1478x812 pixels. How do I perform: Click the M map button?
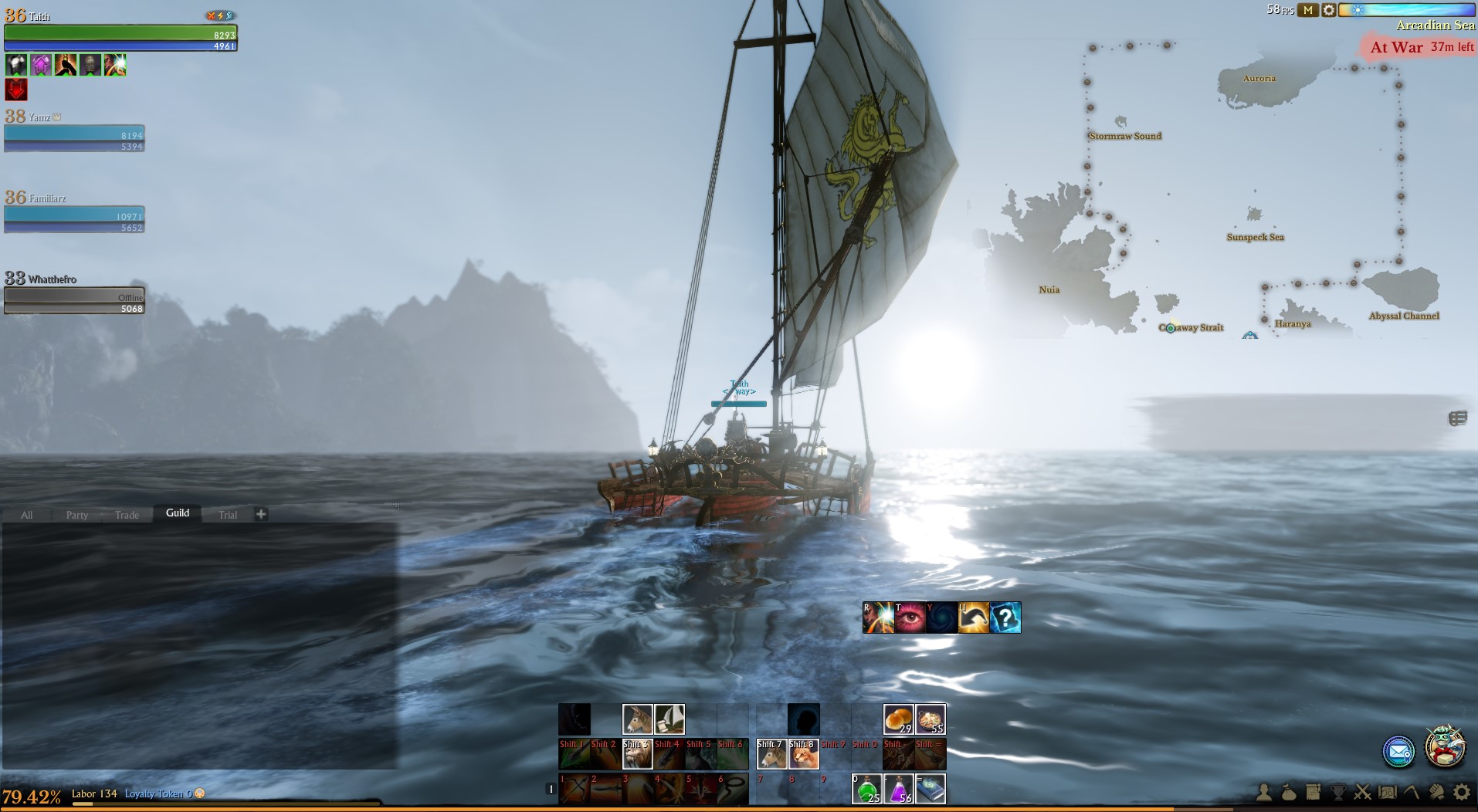[x=1307, y=10]
